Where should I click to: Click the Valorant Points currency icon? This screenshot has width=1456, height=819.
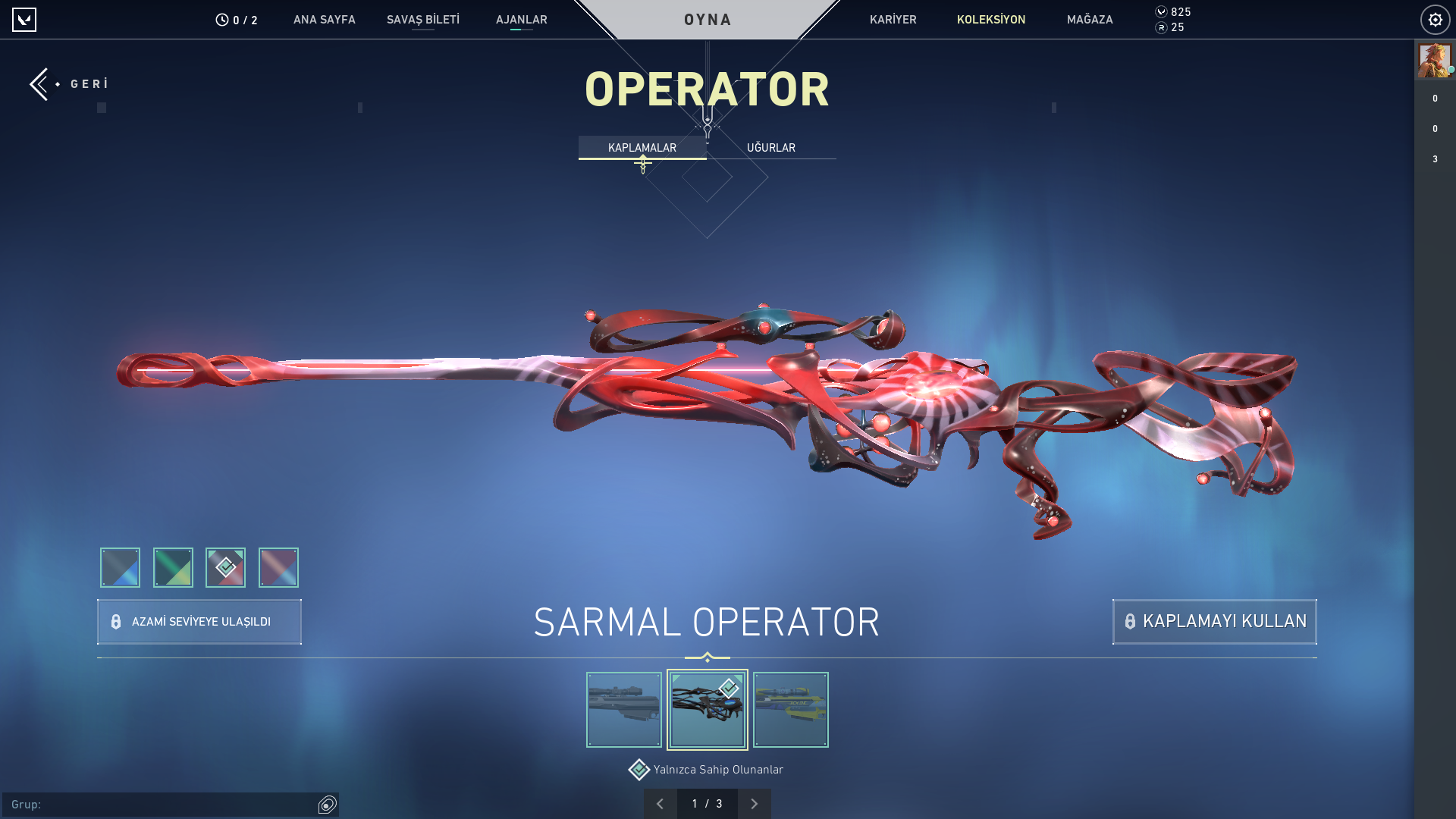(x=1161, y=12)
